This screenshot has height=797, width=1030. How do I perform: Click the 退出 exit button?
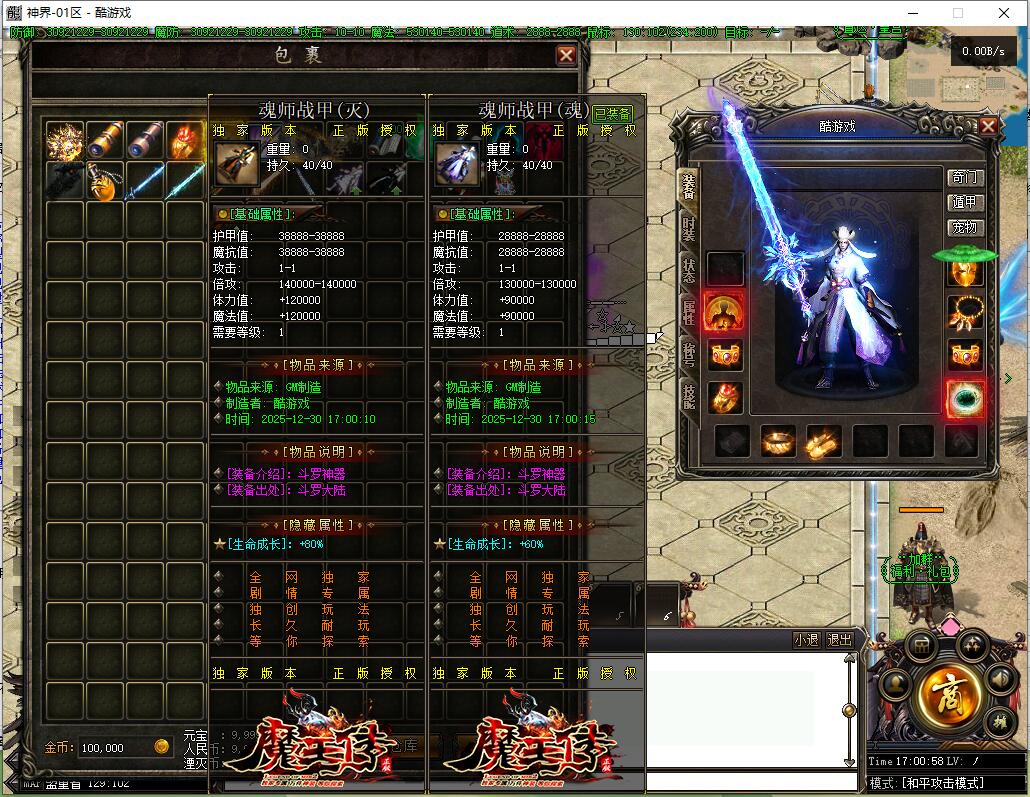[840, 640]
